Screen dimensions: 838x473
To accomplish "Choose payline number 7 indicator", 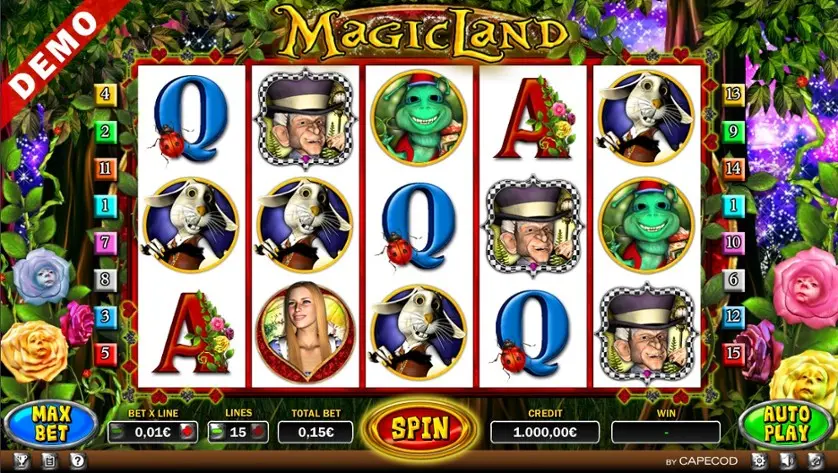I will click(105, 242).
